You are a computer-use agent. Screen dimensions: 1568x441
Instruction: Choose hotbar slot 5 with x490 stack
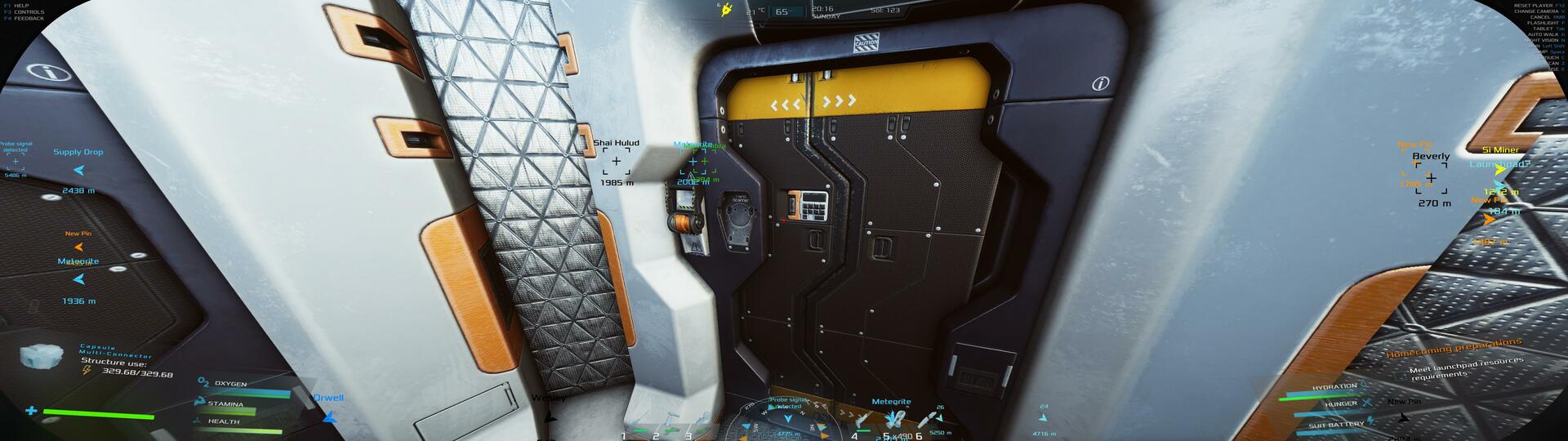(894, 420)
